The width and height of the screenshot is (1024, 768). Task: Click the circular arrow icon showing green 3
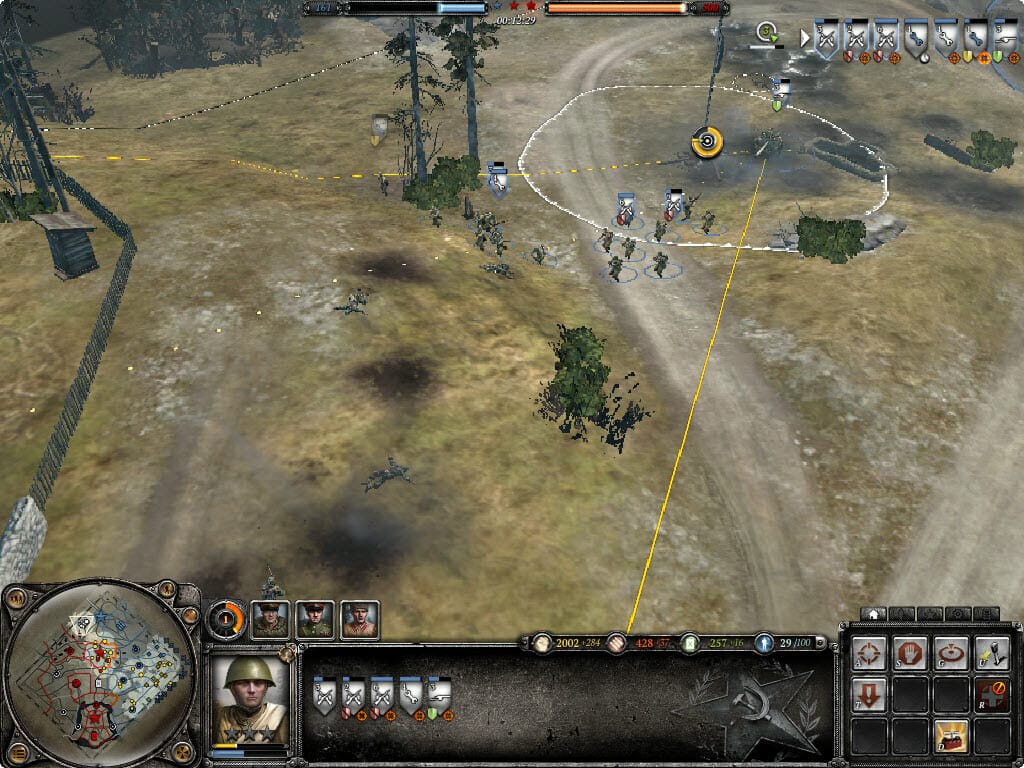768,33
